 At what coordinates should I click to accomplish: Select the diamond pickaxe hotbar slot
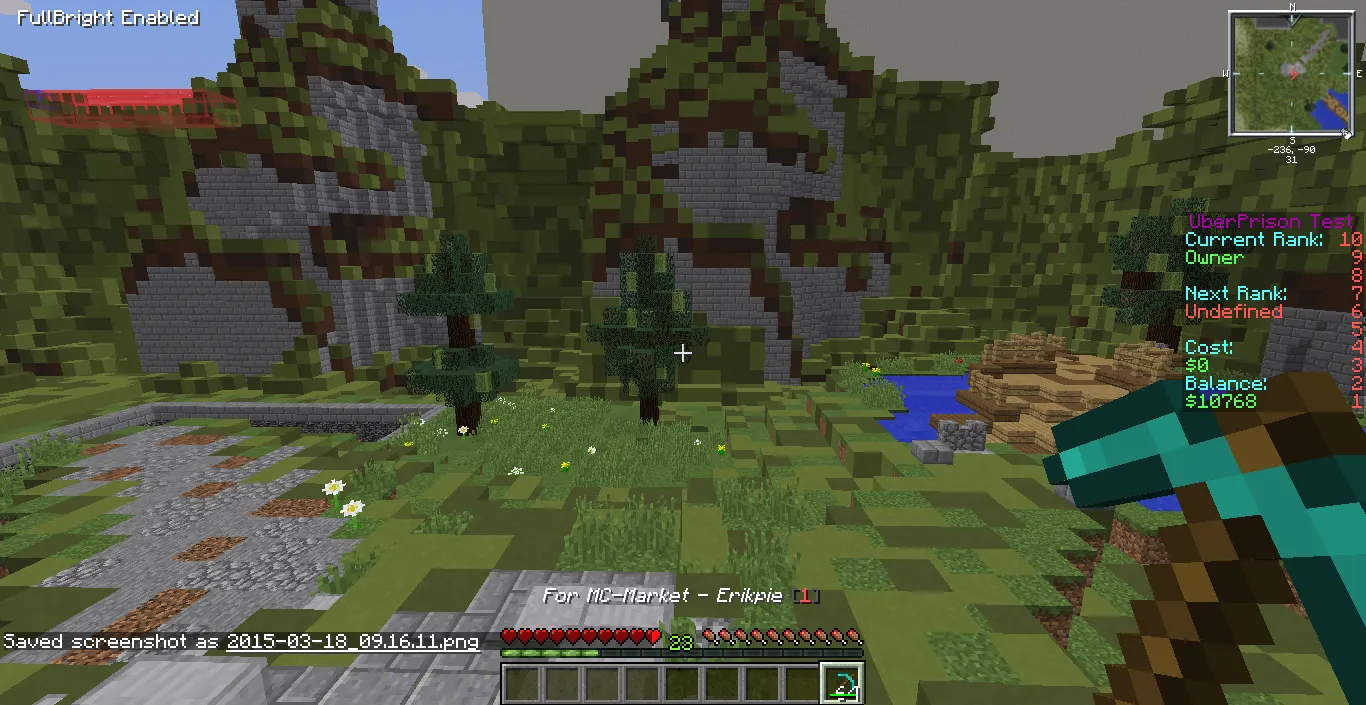pos(842,684)
